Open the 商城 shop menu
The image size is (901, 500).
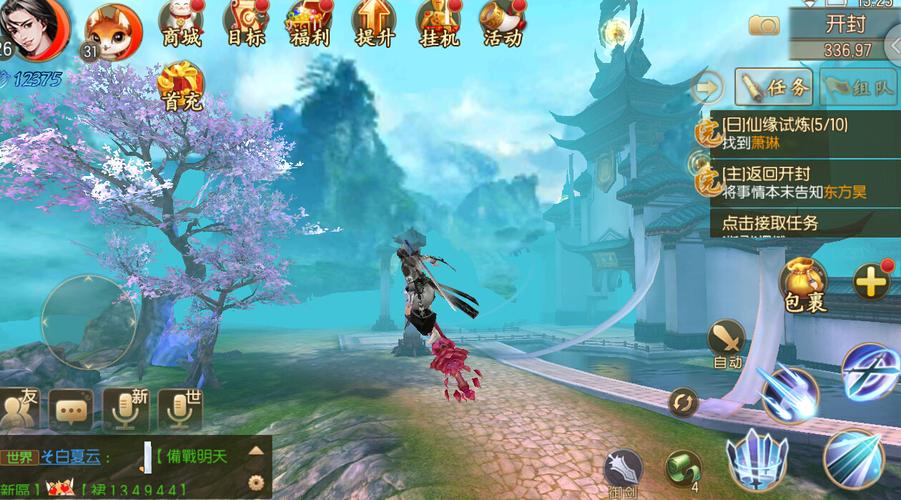click(x=181, y=24)
